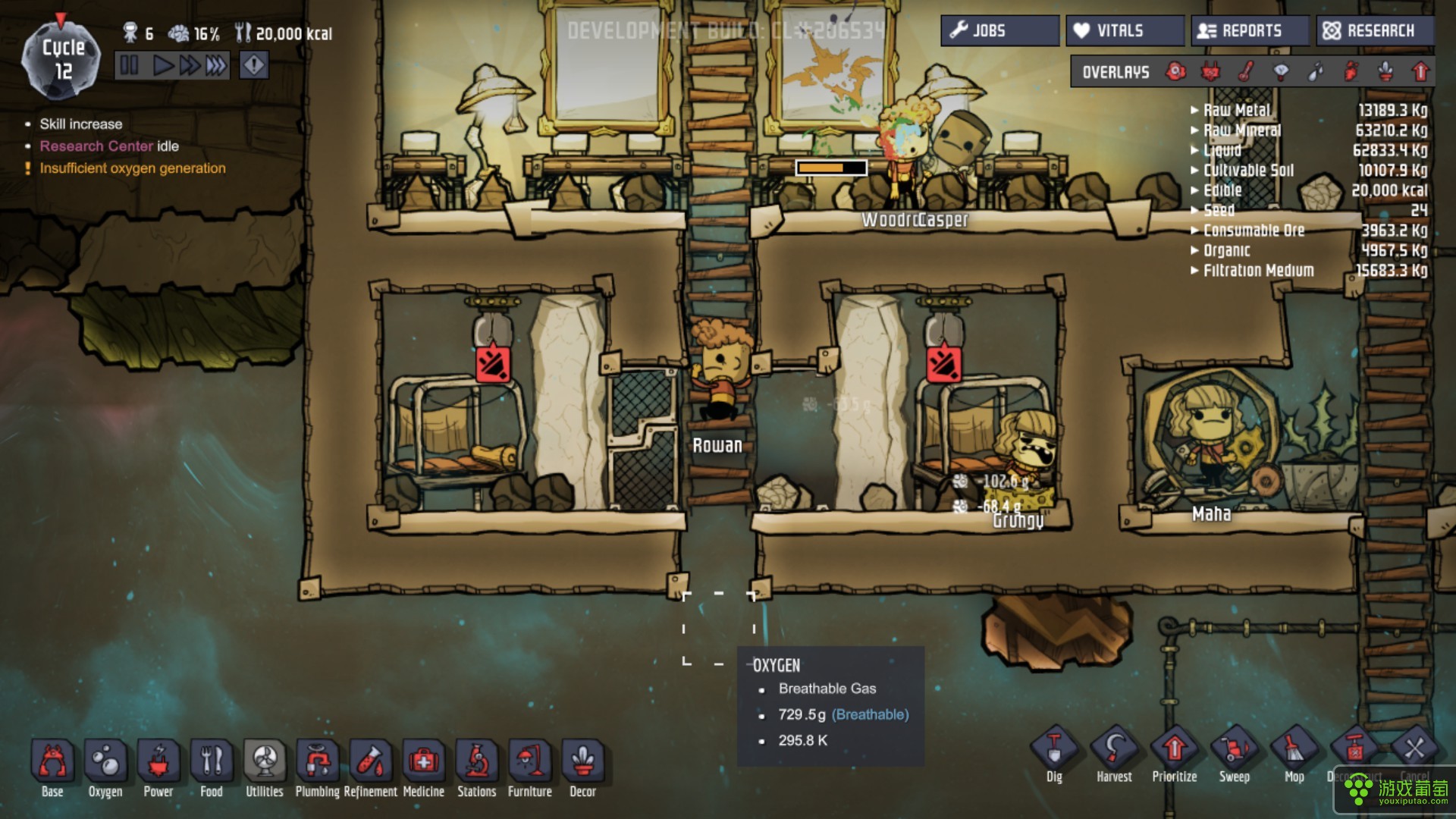This screenshot has height=819, width=1456.
Task: Open the Insufficient oxygen generation warning
Action: pyautogui.click(x=133, y=168)
